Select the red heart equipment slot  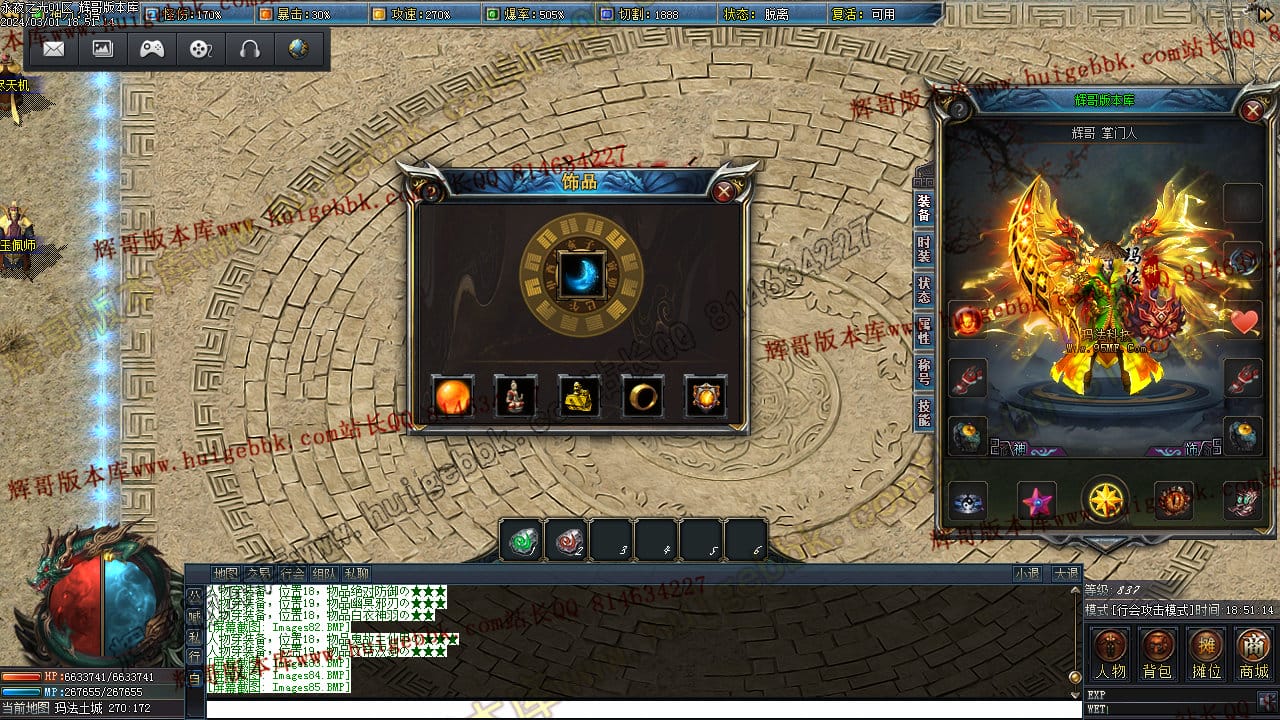1244,321
